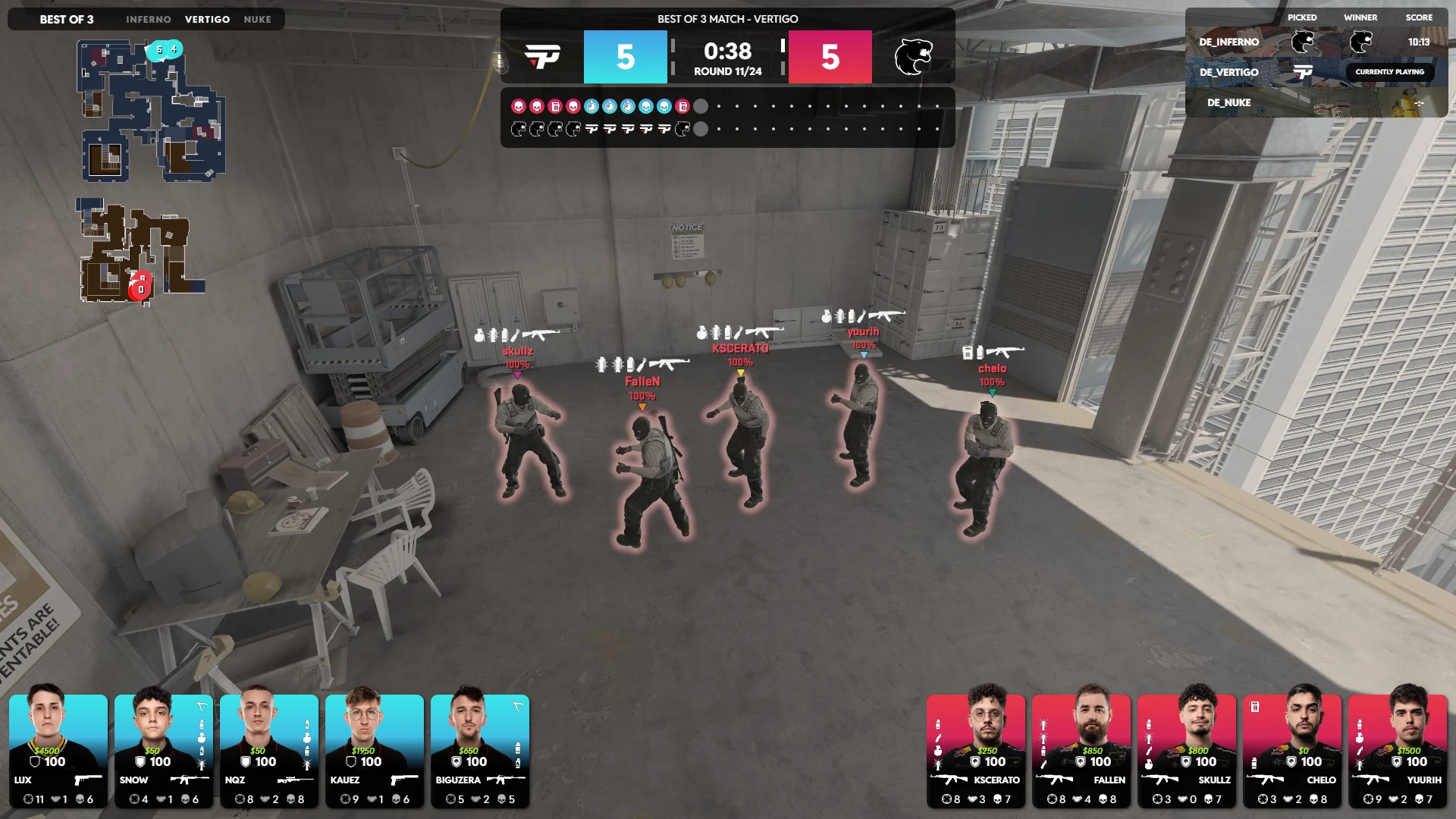Switch to the INFERNO map tab
The image size is (1456, 819).
click(149, 20)
